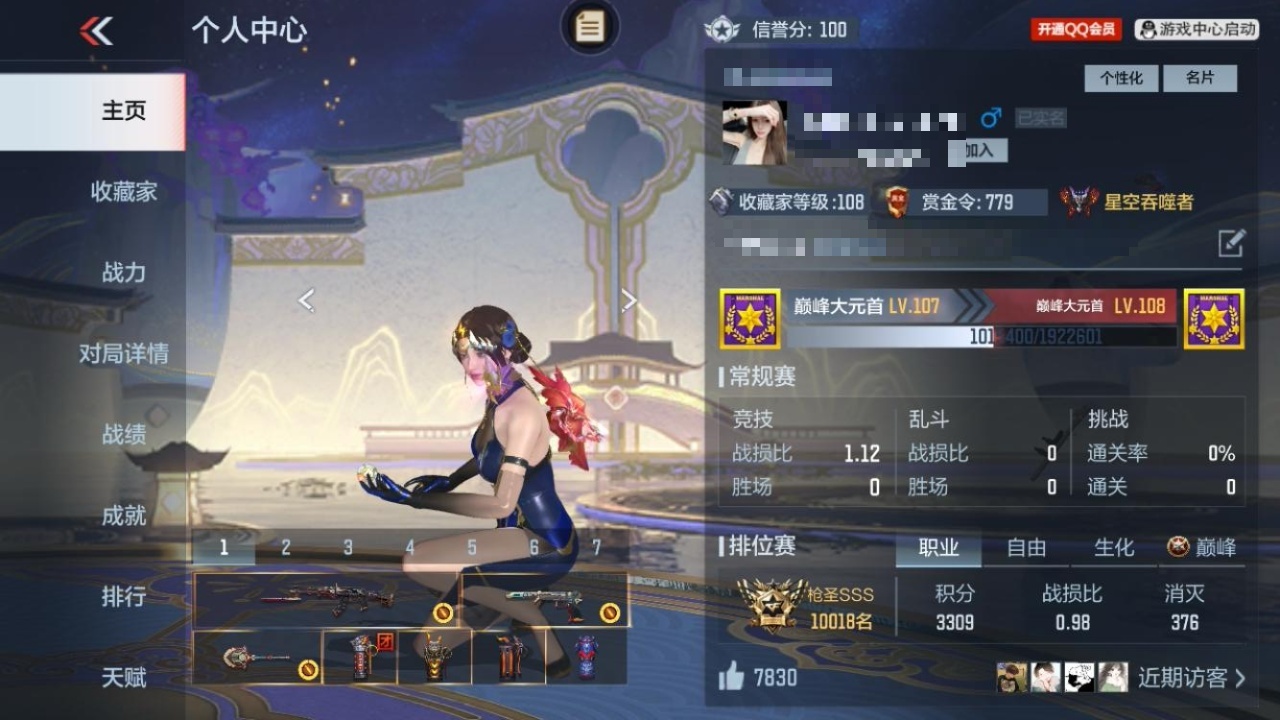The width and height of the screenshot is (1280, 720).
Task: Click the notes icon at top center
Action: click(589, 28)
